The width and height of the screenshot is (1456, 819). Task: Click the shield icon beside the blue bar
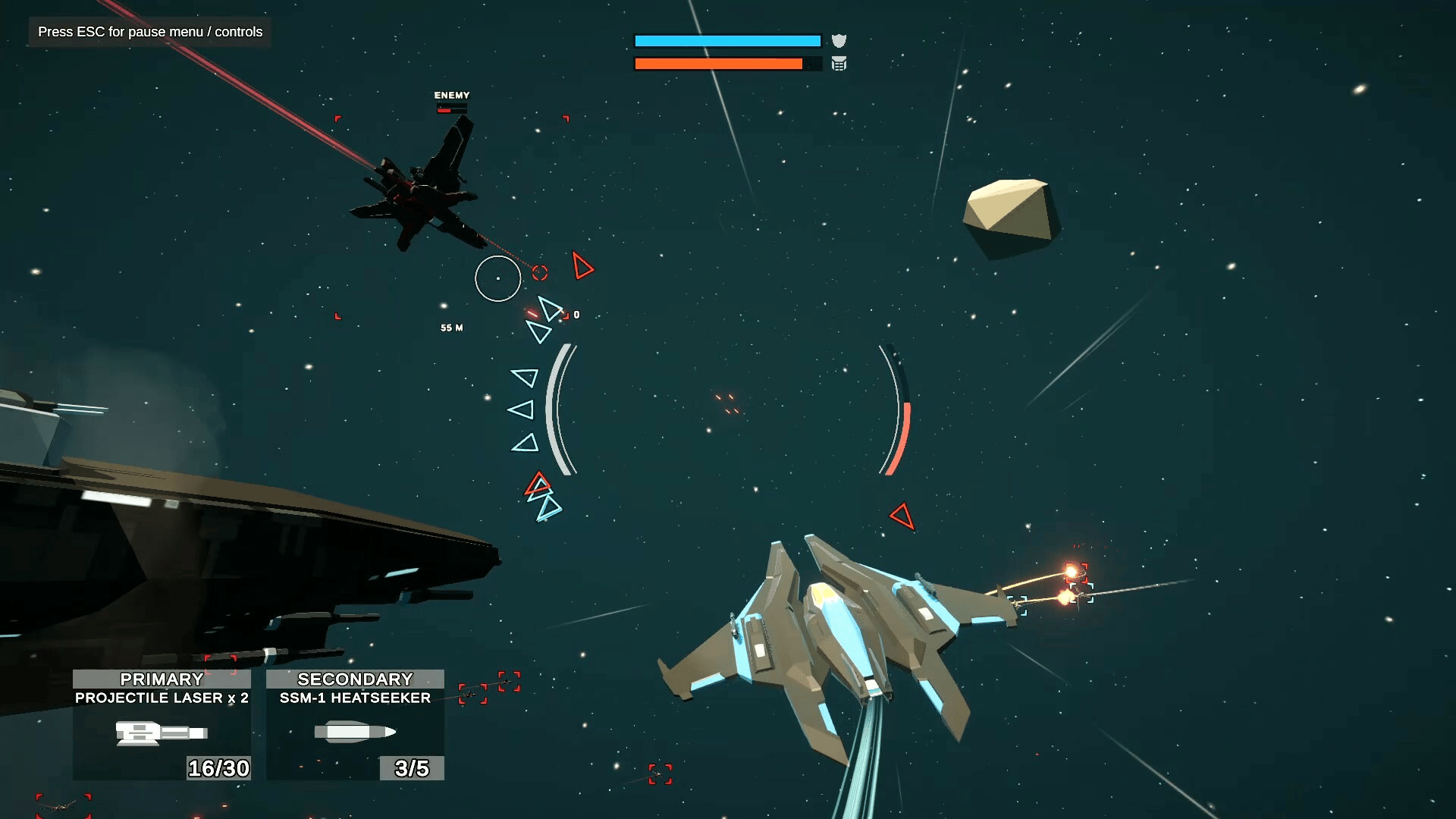839,41
